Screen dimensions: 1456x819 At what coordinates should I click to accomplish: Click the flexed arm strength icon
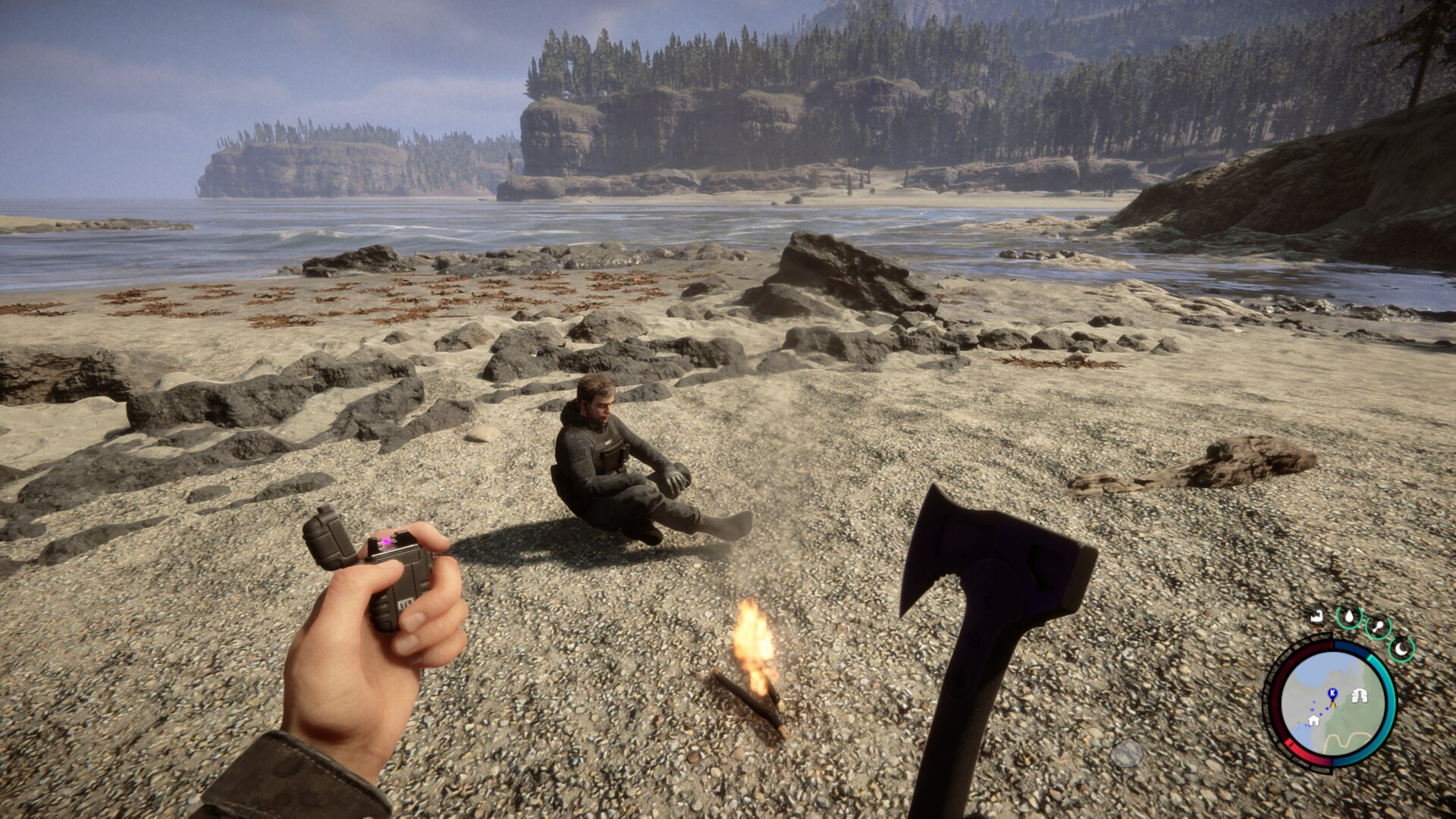(1319, 617)
